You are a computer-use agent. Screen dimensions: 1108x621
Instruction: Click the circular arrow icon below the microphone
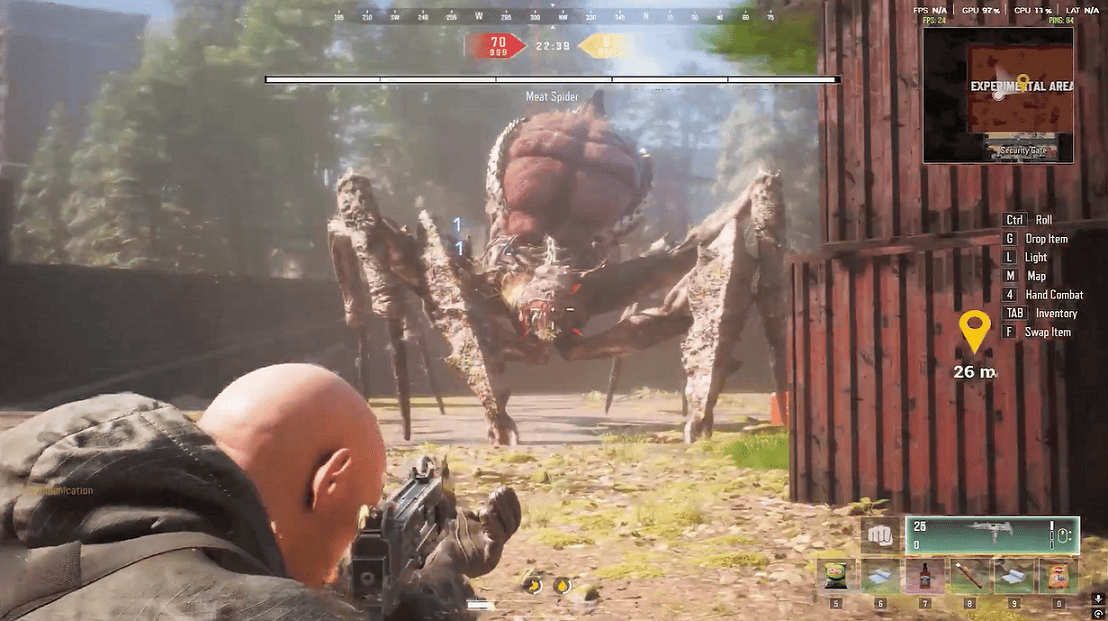pyautogui.click(x=1098, y=612)
